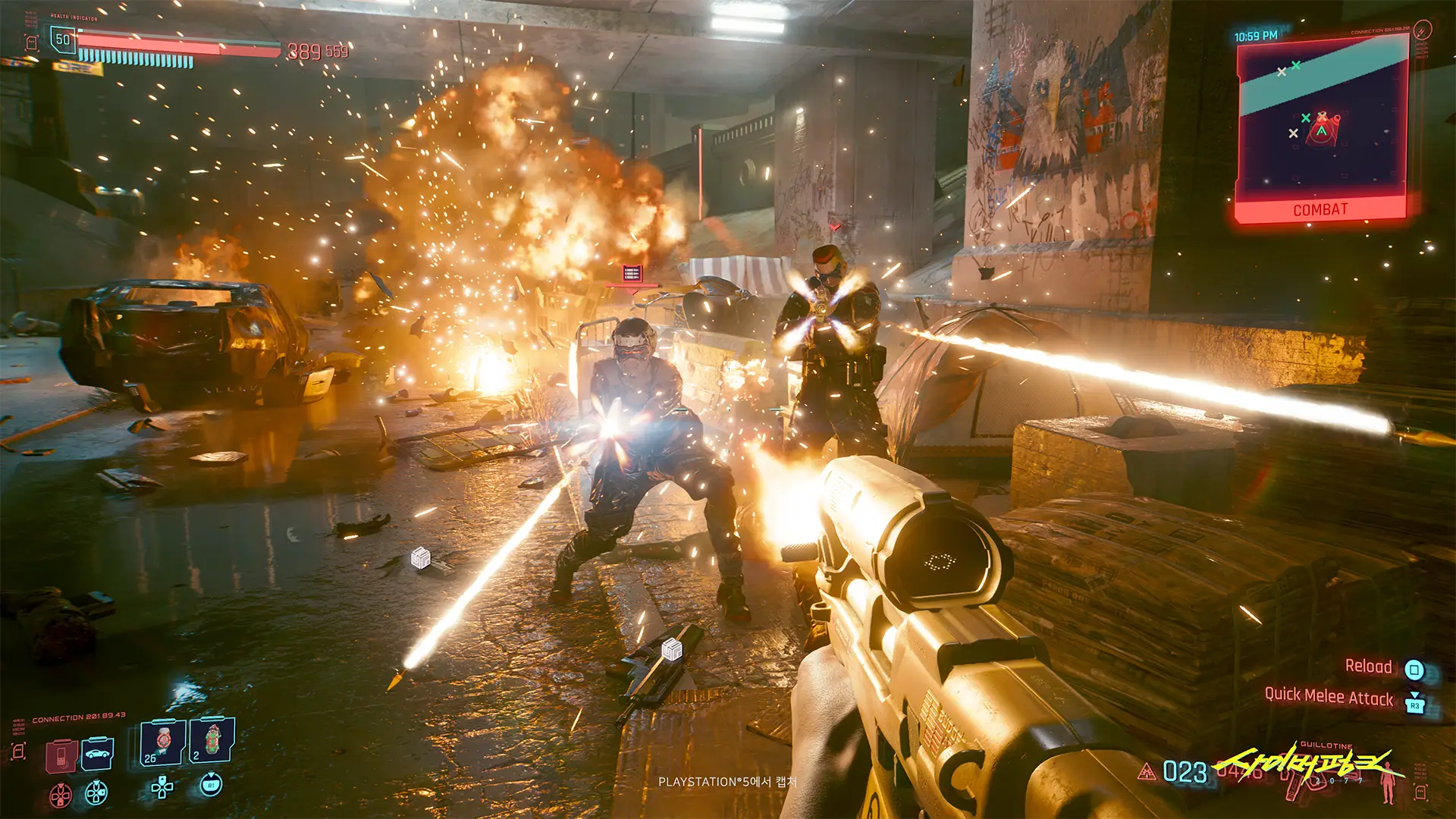Expand the blue D-pad wheel selector
The height and width of the screenshot is (819, 1456).
click(96, 793)
